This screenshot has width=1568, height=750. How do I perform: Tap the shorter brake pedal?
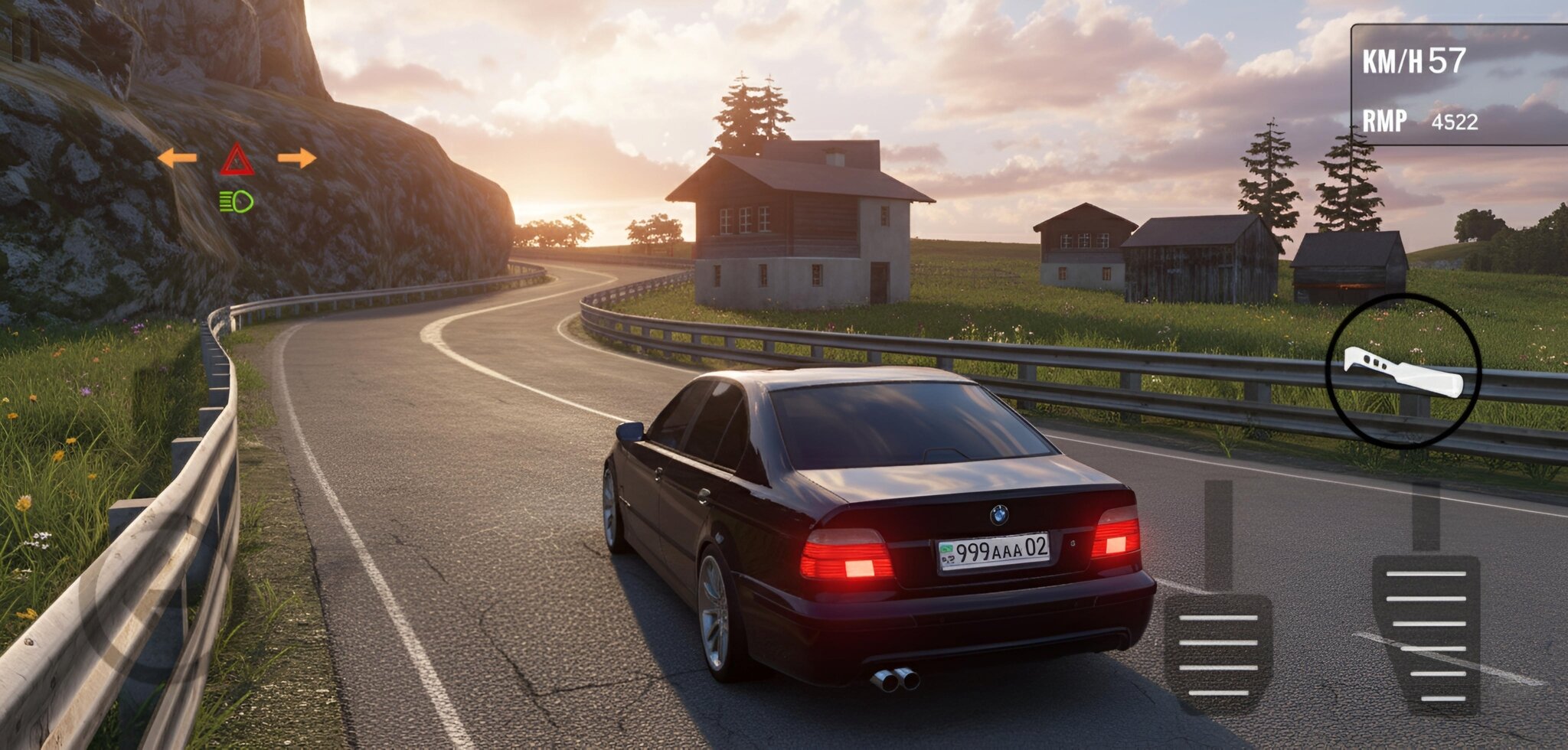coord(1217,651)
